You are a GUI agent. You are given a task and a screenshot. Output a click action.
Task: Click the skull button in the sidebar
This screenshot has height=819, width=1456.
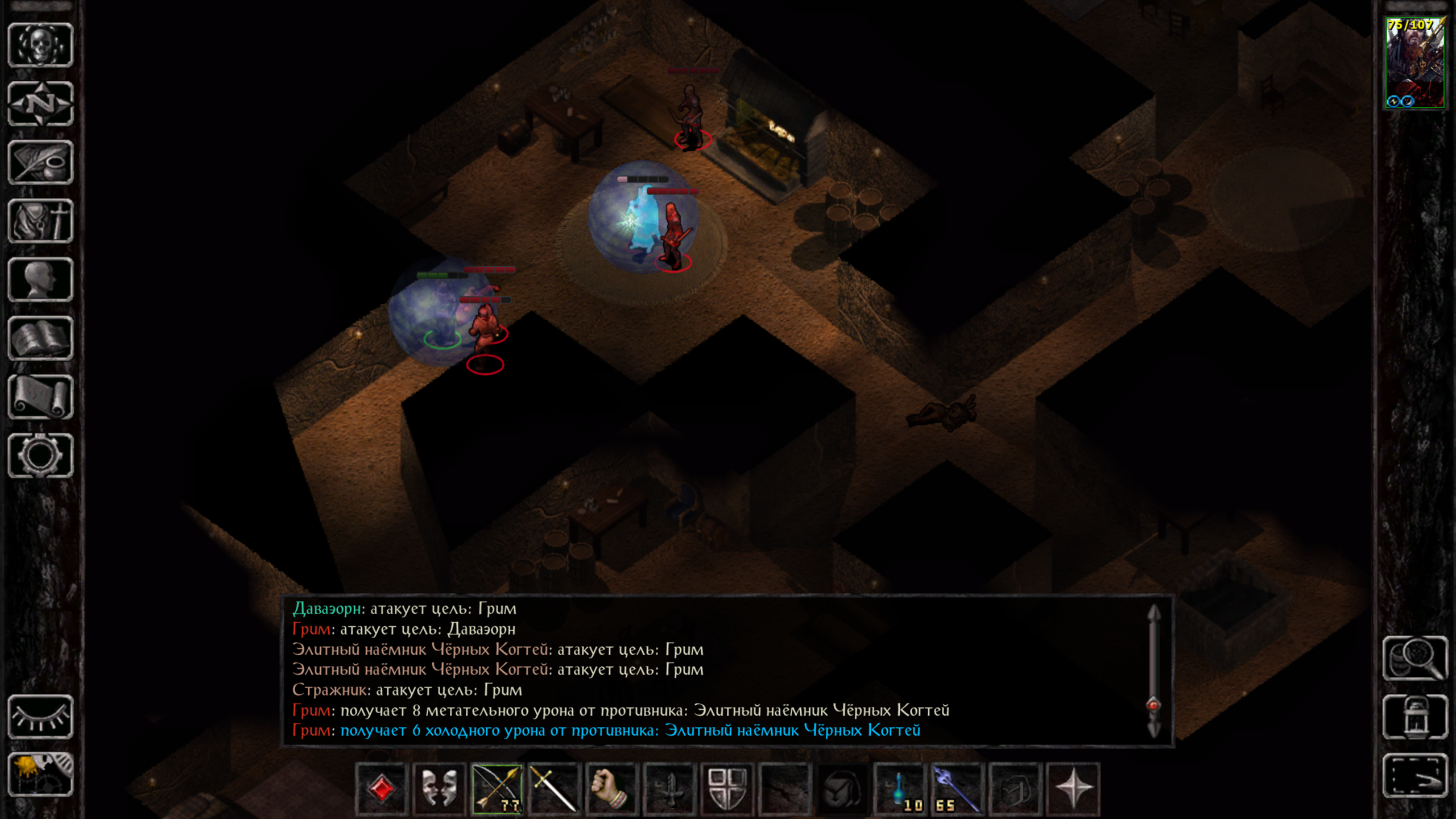(x=40, y=45)
